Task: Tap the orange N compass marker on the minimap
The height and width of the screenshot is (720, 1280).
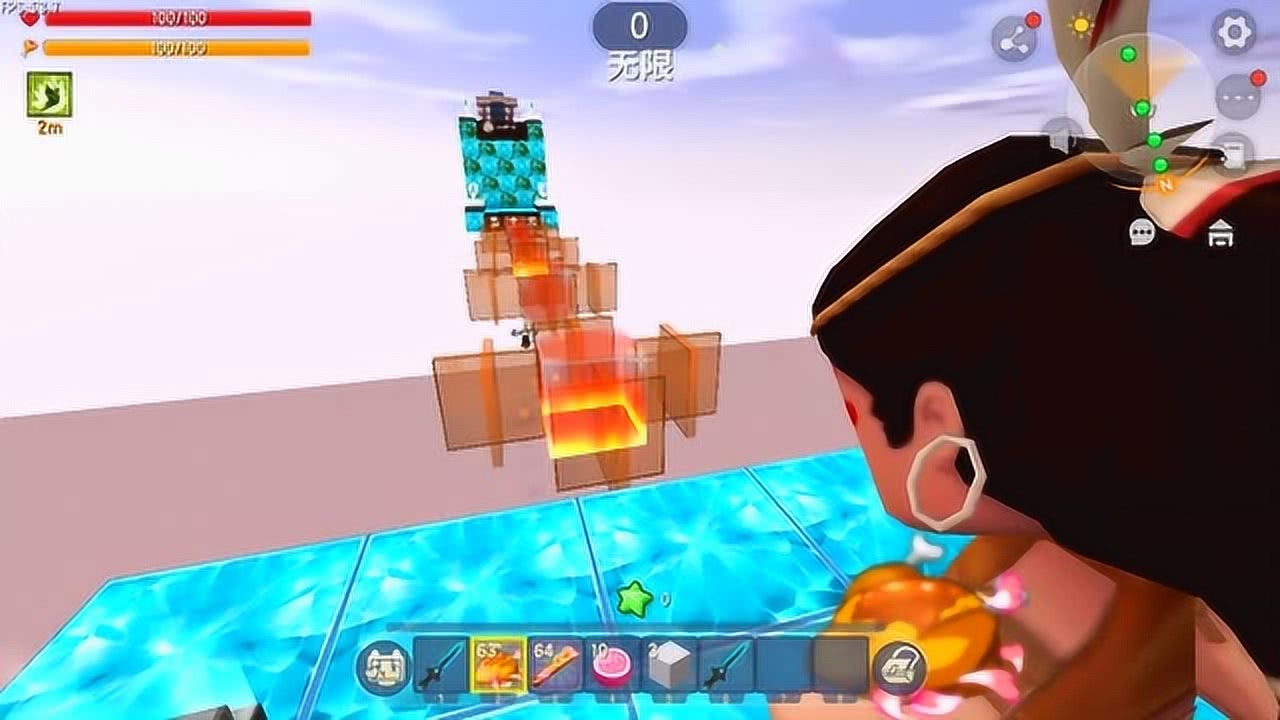Action: [x=1164, y=185]
